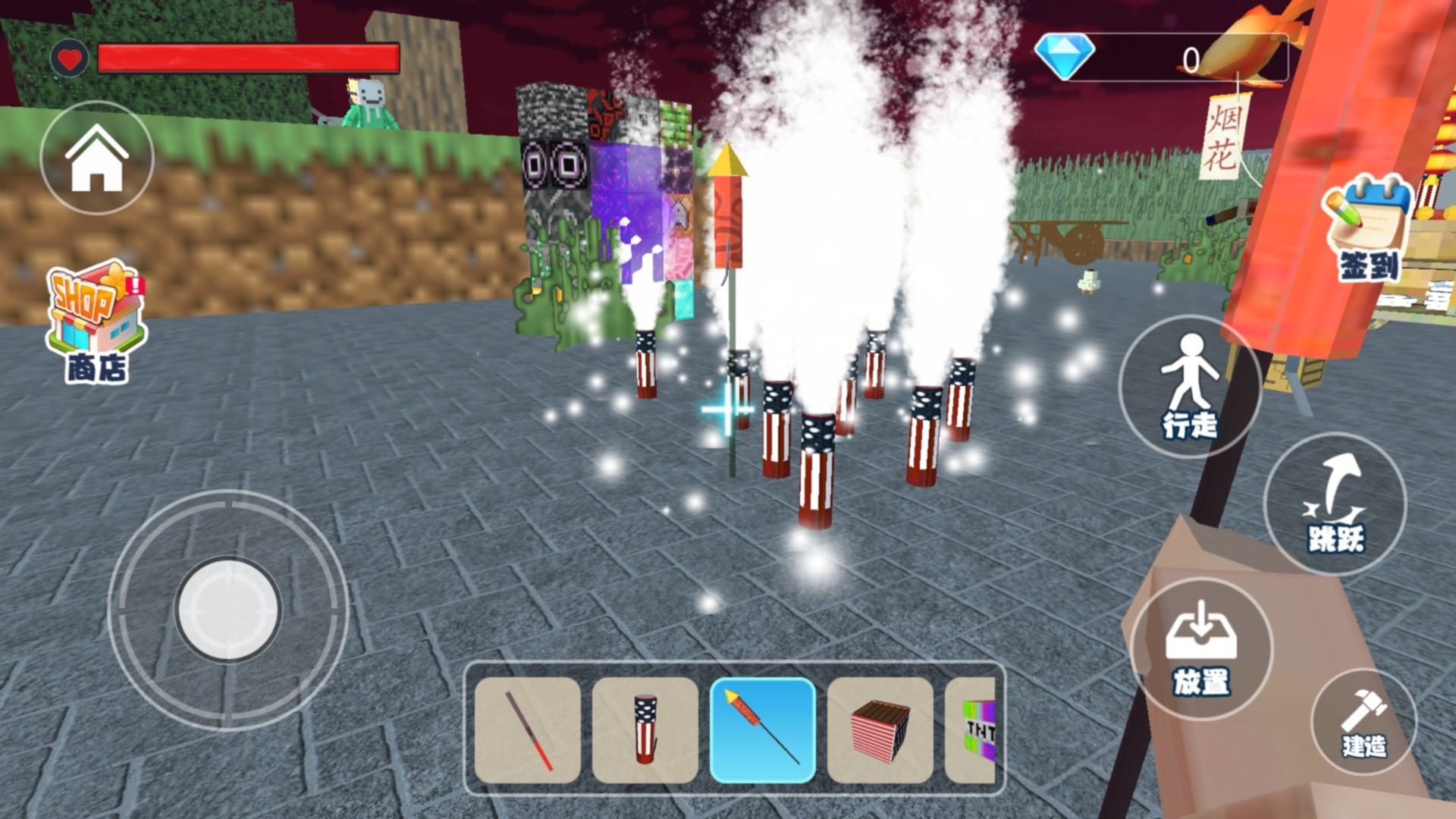Screen dimensions: 1456x819
Task: Select the striped fountain firework slot
Action: [645, 730]
